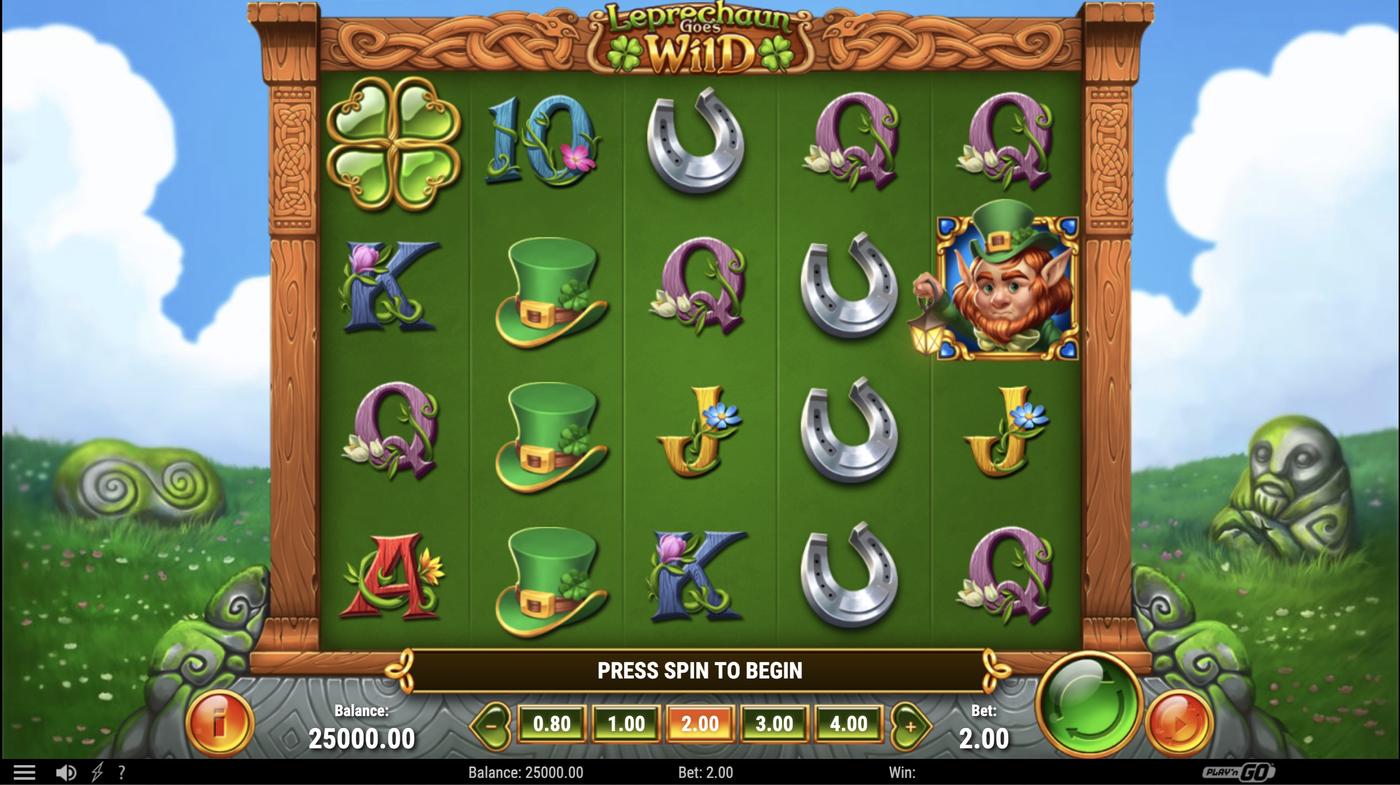Click the PRESS SPIN TO BEGIN banner
Screen dimensions: 1400x785
(x=700, y=670)
